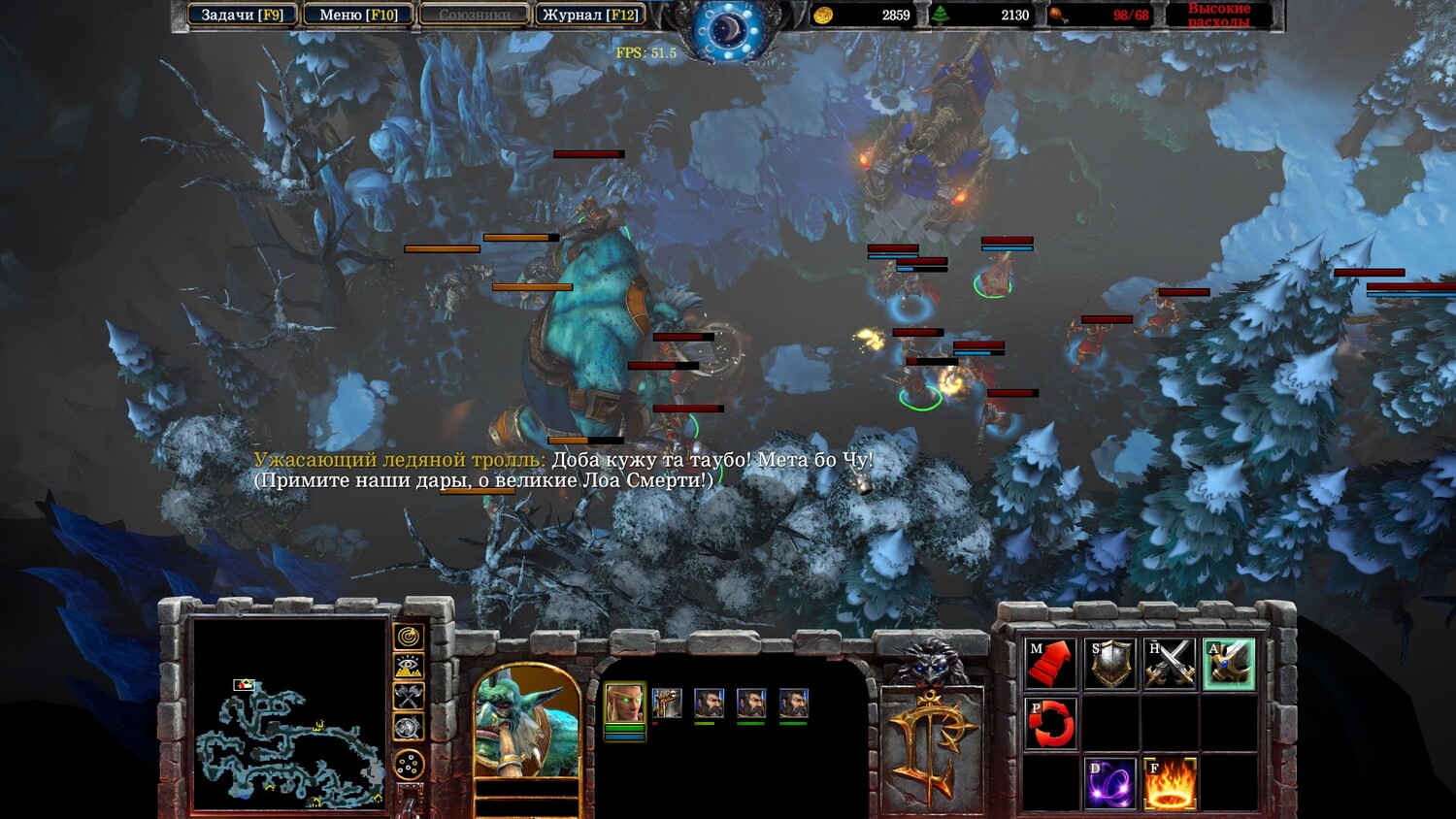Viewport: 1456px width, 819px height.
Task: Toggle ally color mode (crossed axes icon)
Action: coord(409,696)
